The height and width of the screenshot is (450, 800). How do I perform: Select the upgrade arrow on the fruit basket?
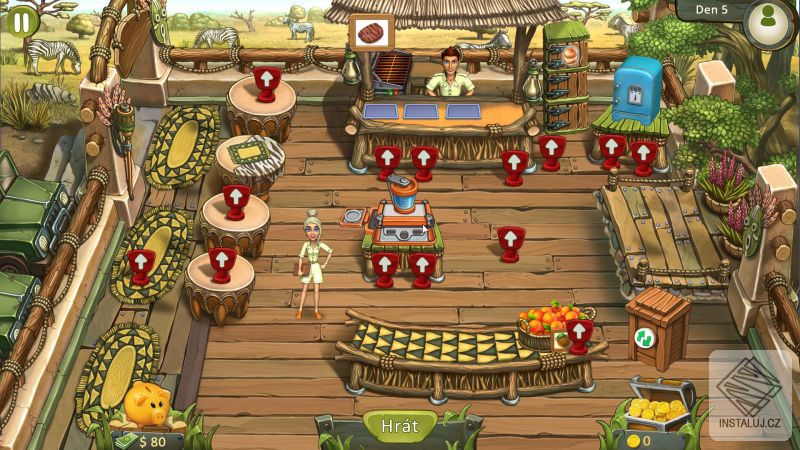[578, 331]
